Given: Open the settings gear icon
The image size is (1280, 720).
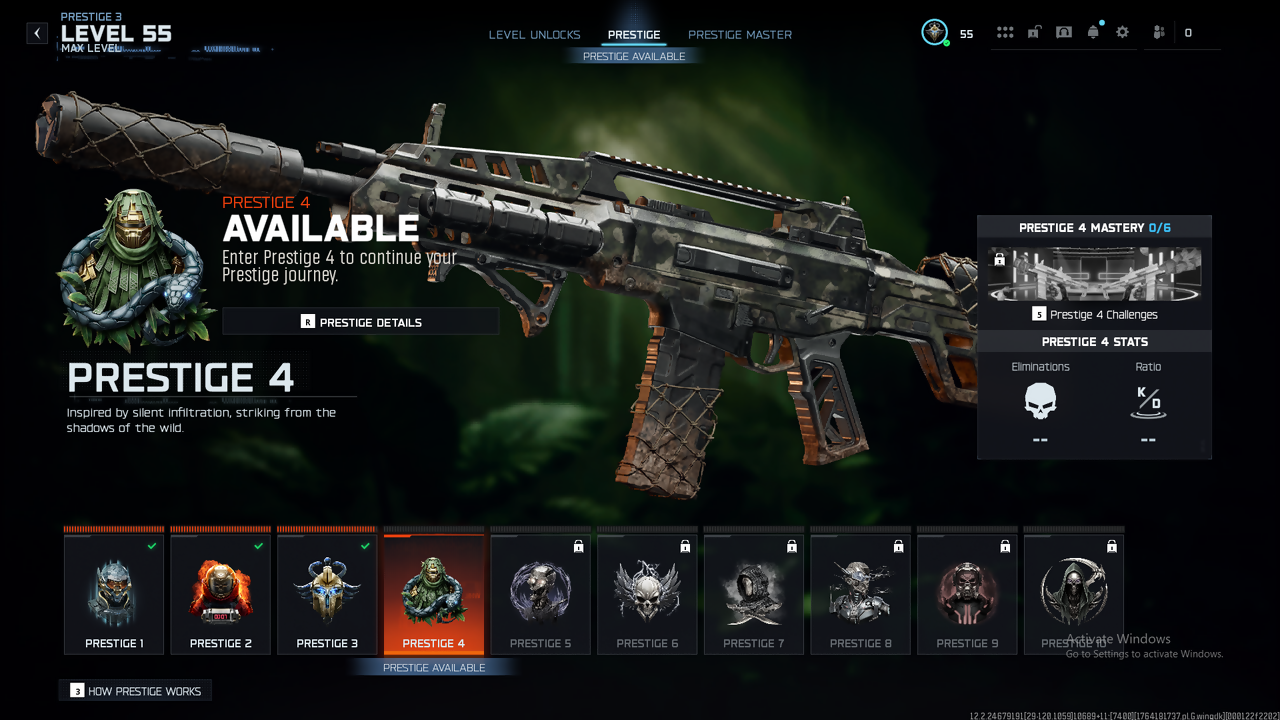Looking at the screenshot, I should (x=1122, y=32).
